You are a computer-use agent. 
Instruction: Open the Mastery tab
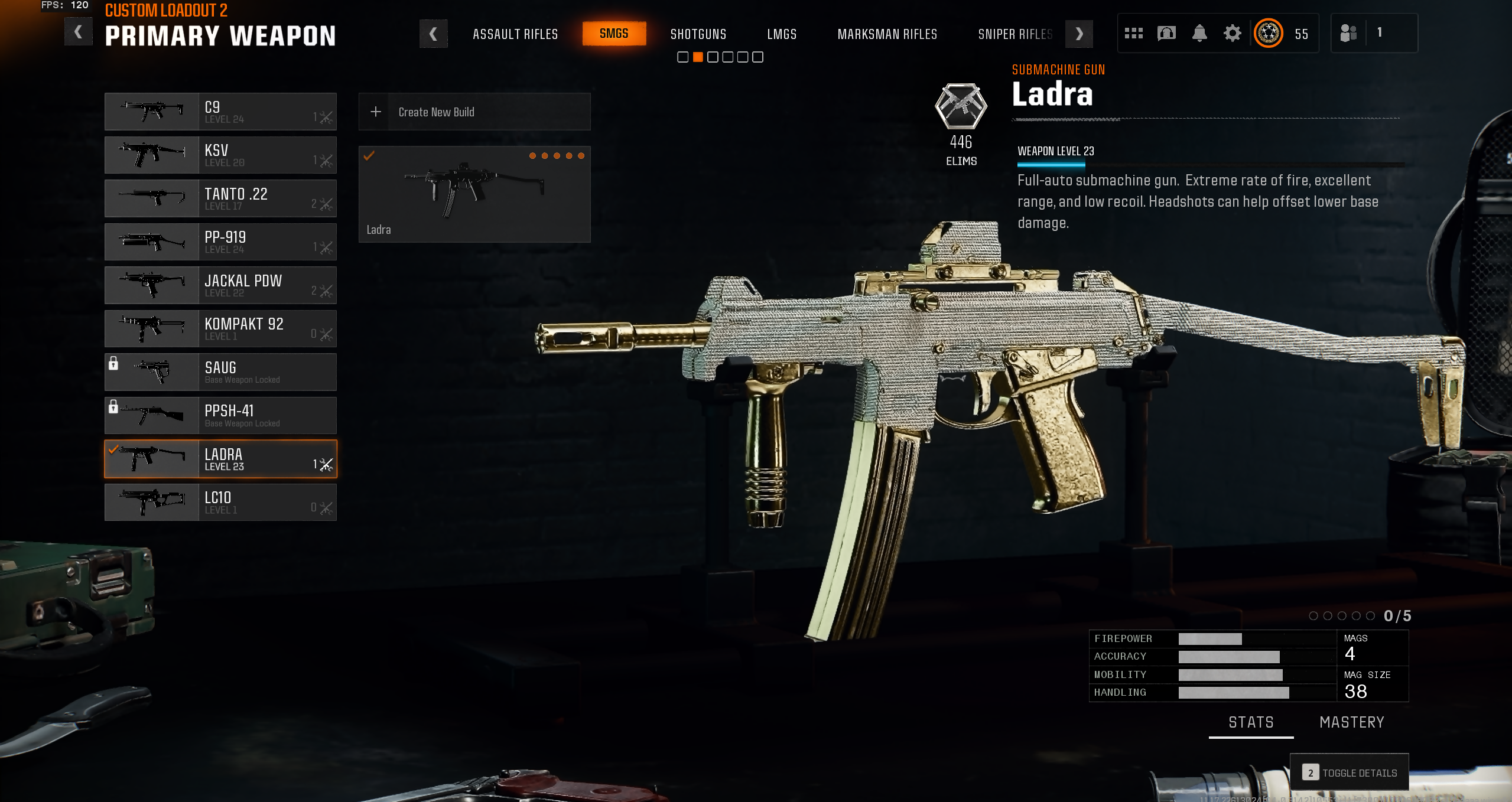click(1351, 722)
